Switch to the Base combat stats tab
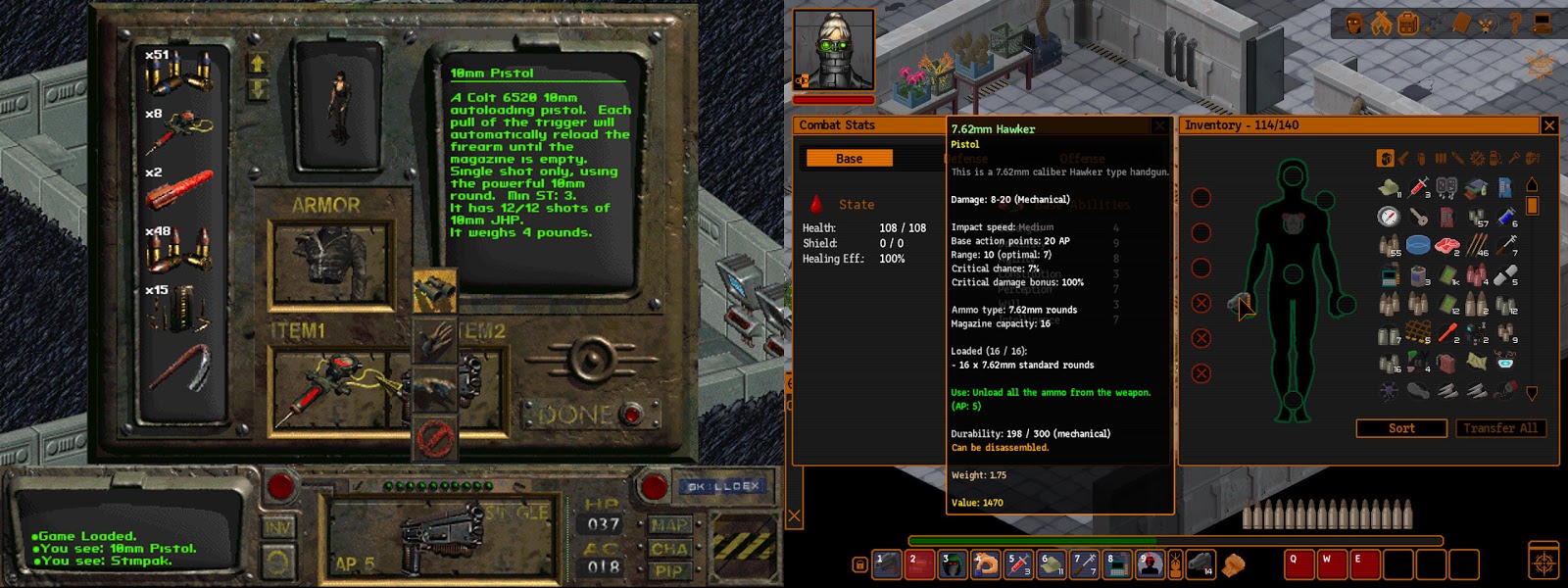1568x588 pixels. 849,159
